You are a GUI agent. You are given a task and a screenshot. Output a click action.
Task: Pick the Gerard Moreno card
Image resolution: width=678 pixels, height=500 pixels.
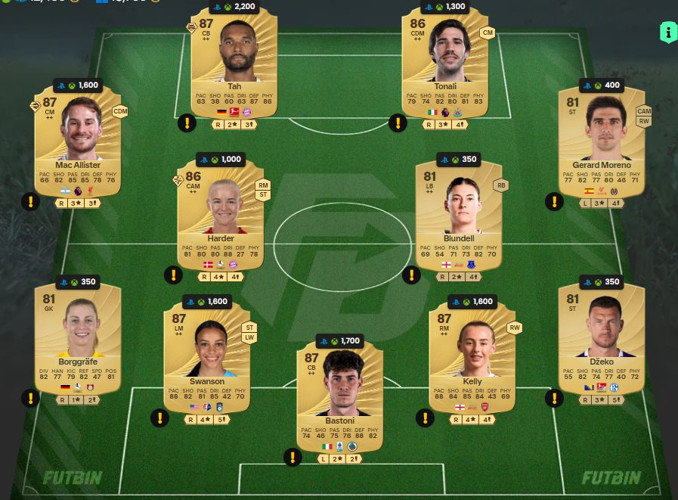click(x=602, y=143)
